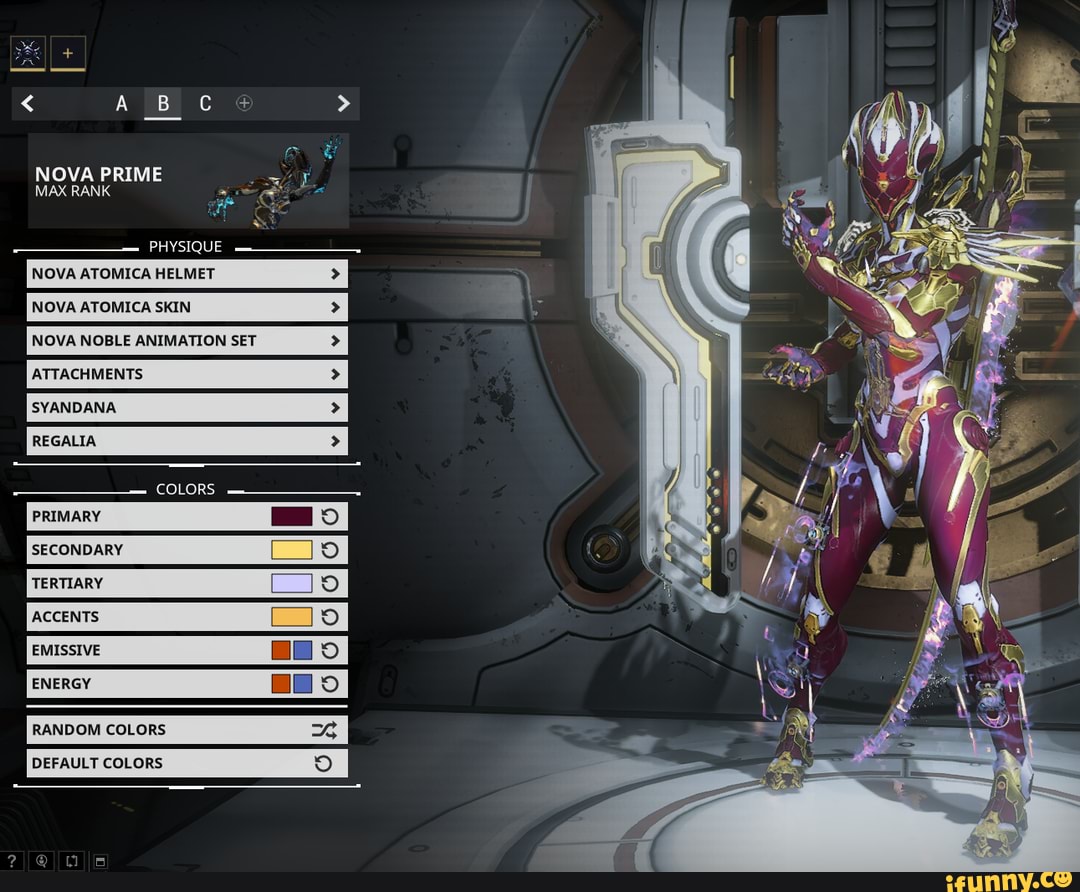The image size is (1080, 892).
Task: Pick the dark maroon Primary color swatch
Action: point(291,517)
